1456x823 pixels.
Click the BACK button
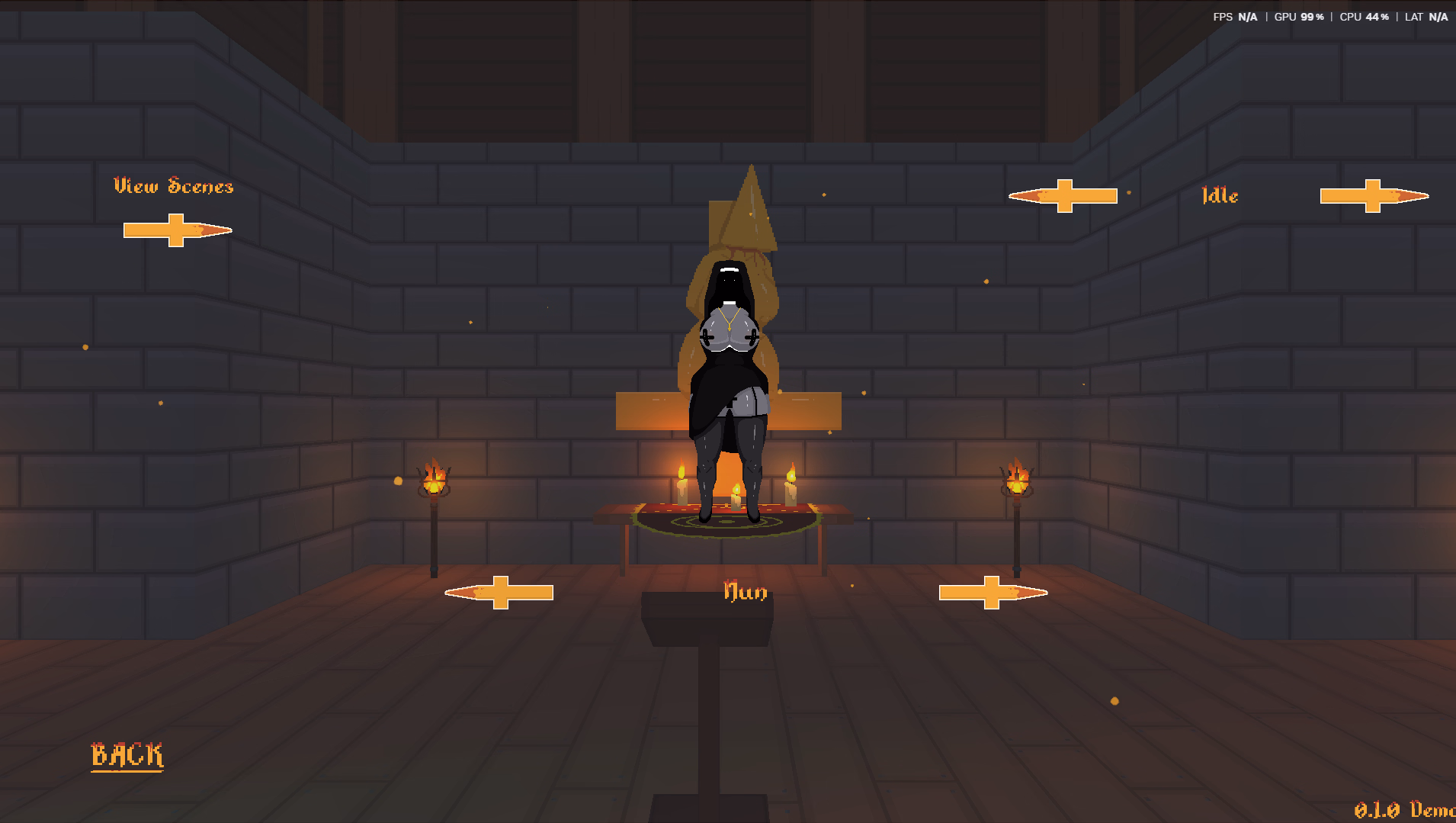coord(127,755)
